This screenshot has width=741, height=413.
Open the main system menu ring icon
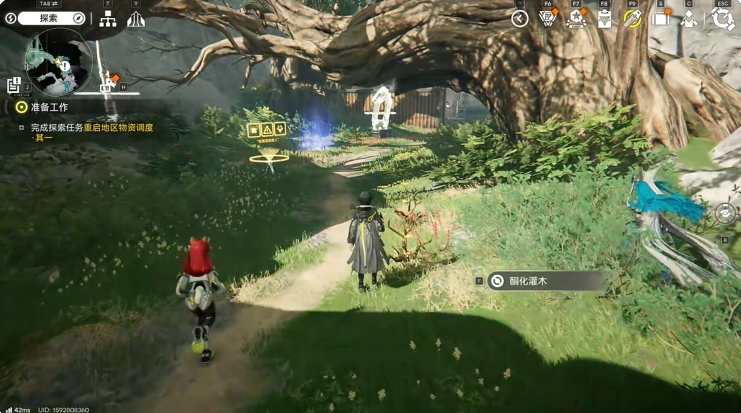pyautogui.click(x=722, y=18)
